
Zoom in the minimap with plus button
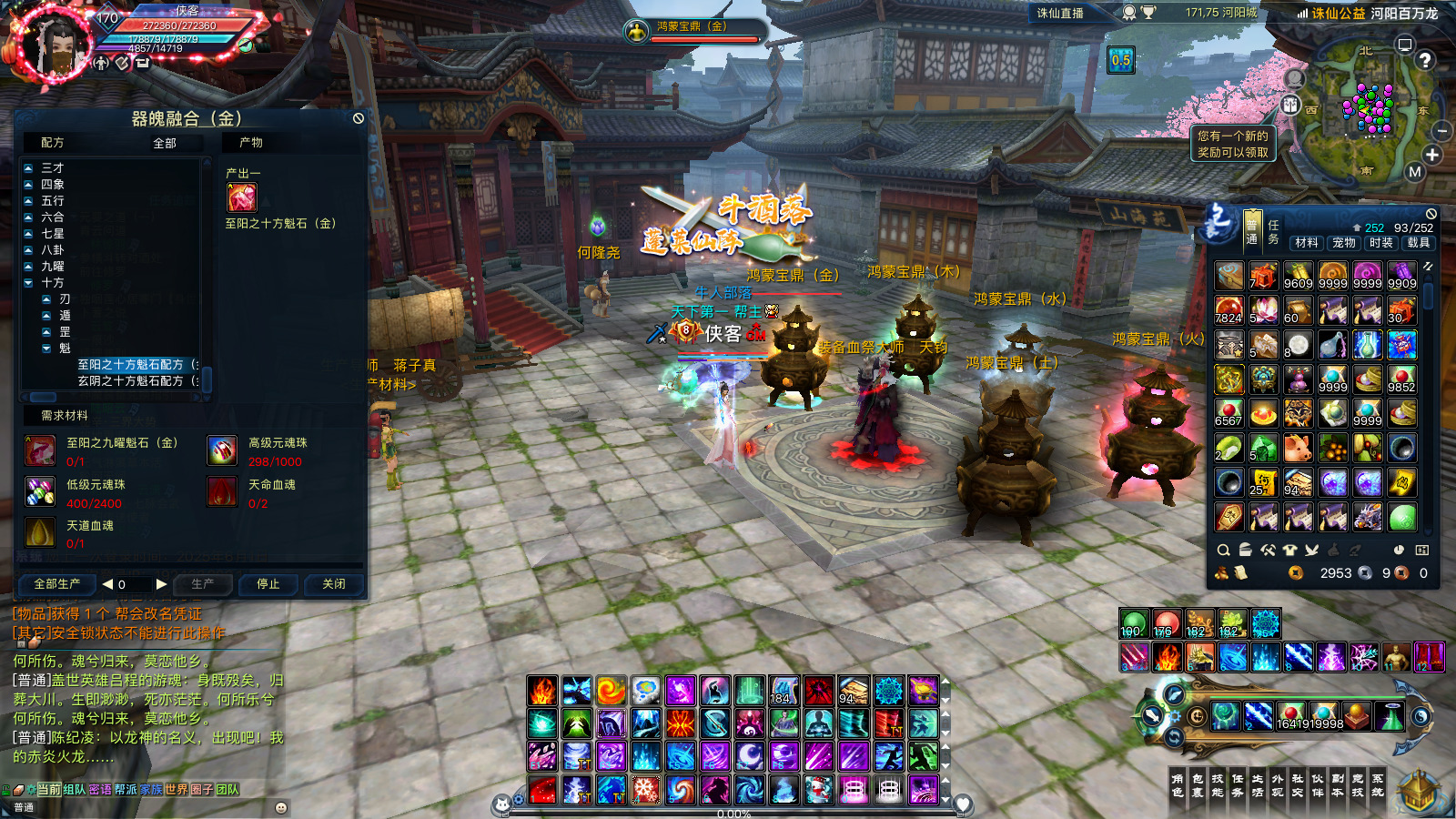point(1432,155)
